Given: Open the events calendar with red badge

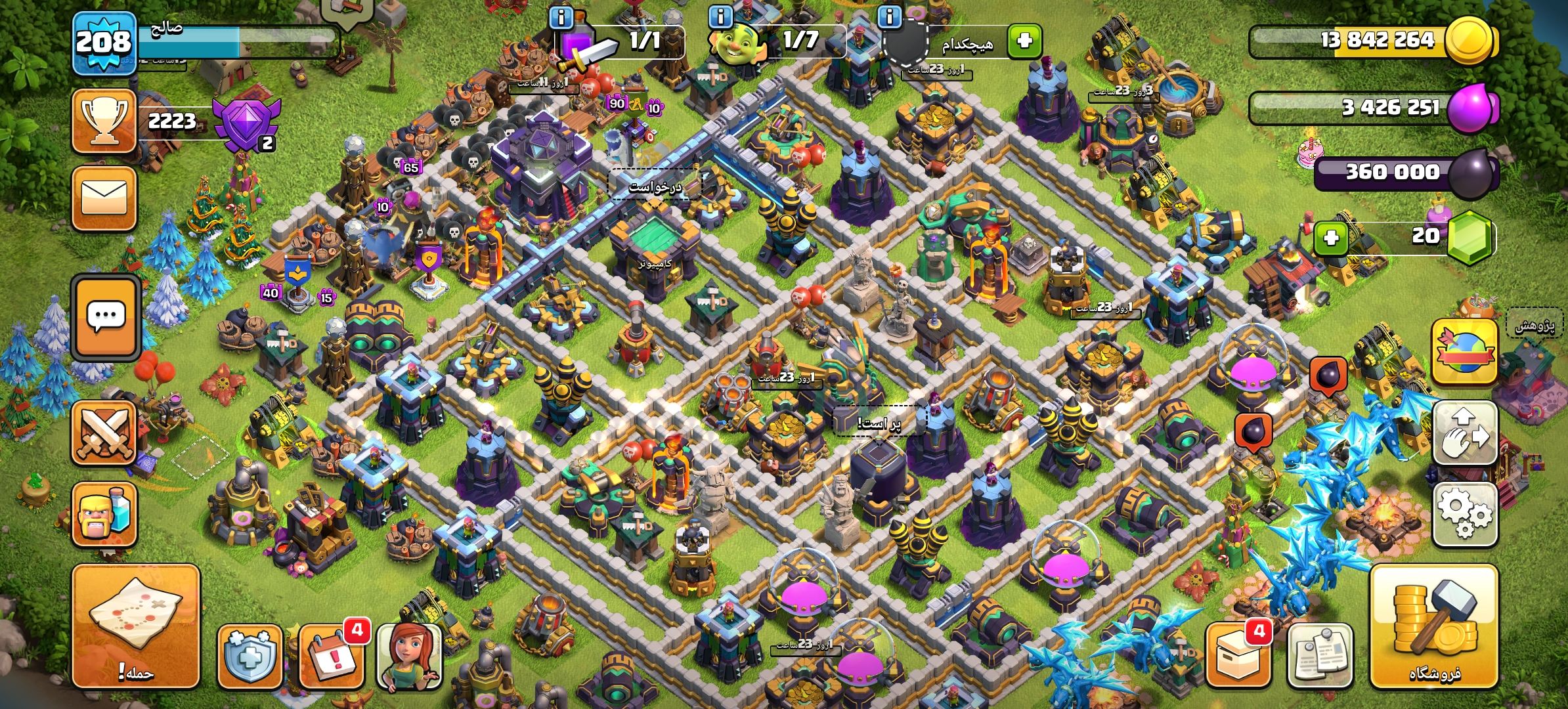Looking at the screenshot, I should 332,656.
